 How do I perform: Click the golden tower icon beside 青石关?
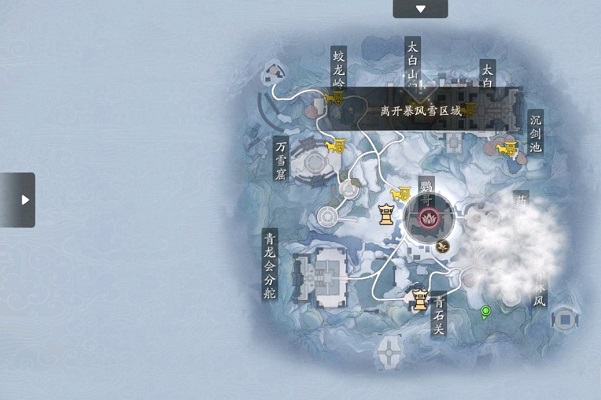tap(421, 299)
